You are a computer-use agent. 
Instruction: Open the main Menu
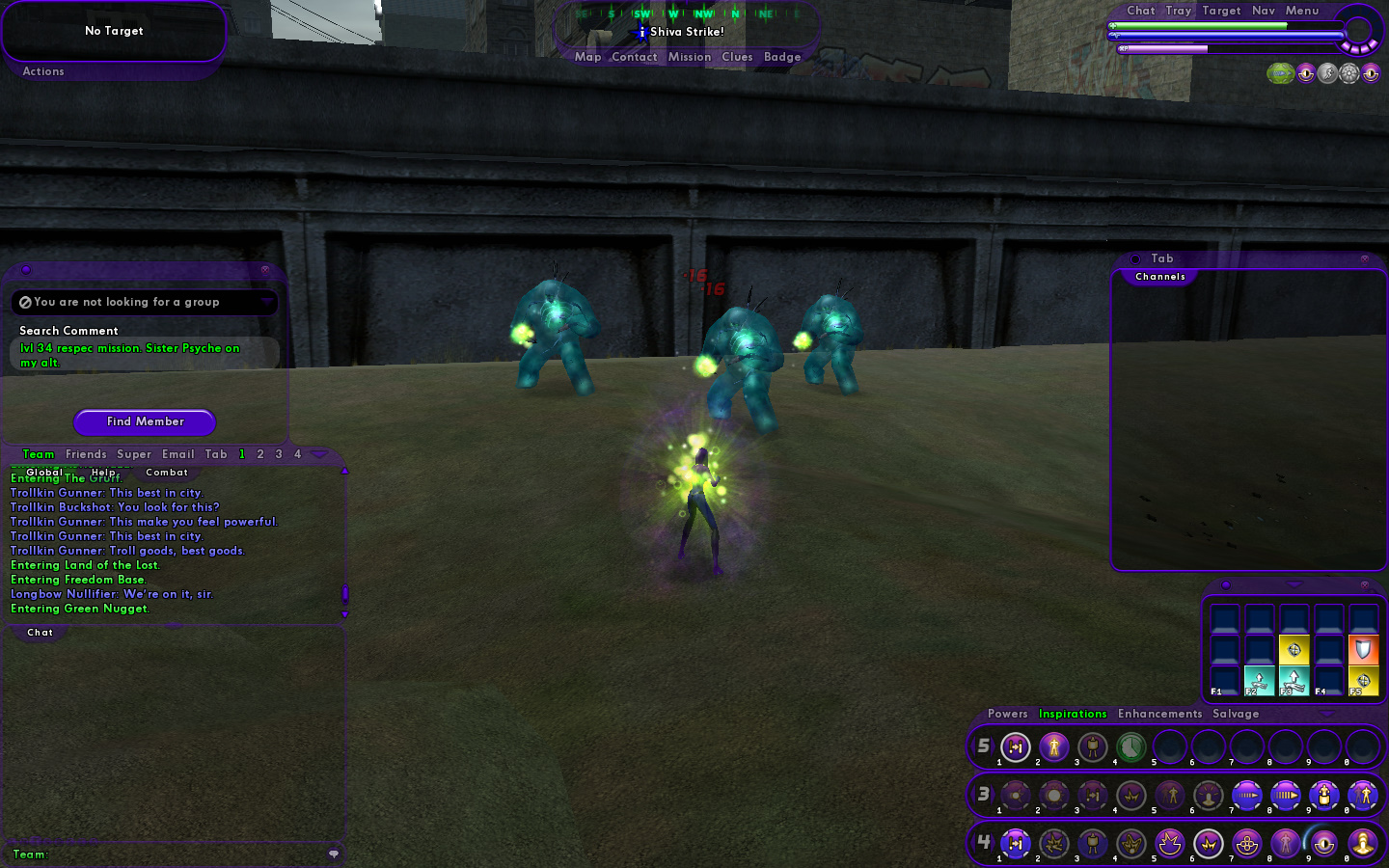(x=1302, y=11)
